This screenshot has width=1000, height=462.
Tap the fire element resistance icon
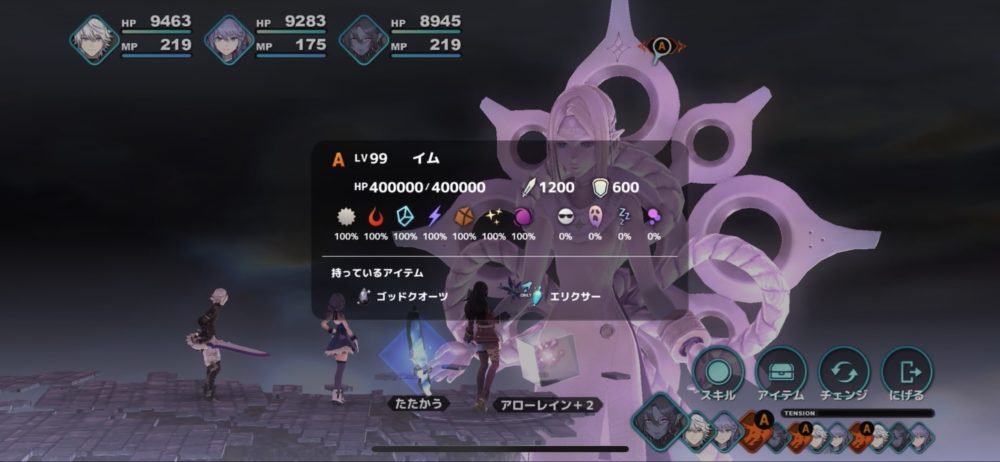coord(376,216)
